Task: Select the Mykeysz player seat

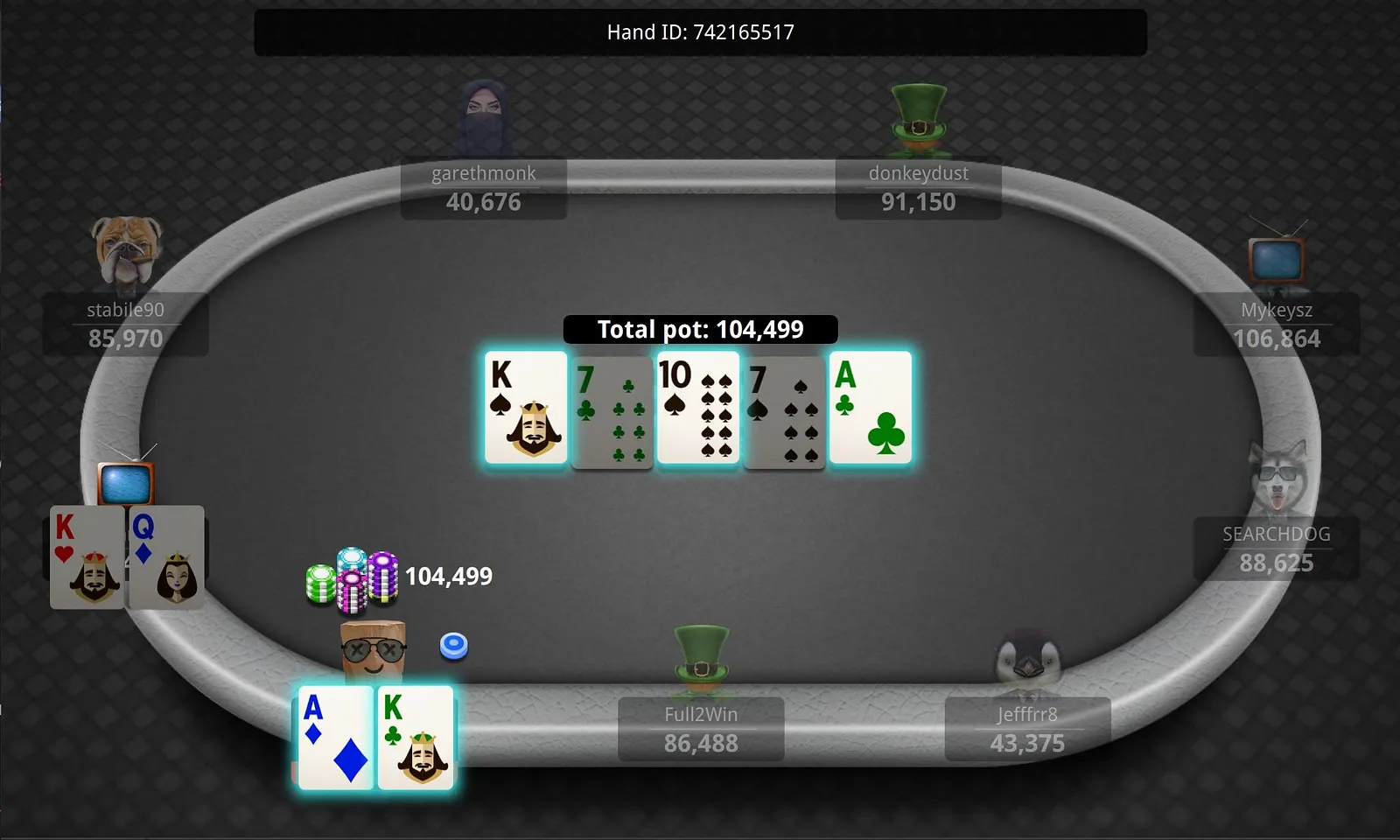Action: pyautogui.click(x=1277, y=325)
